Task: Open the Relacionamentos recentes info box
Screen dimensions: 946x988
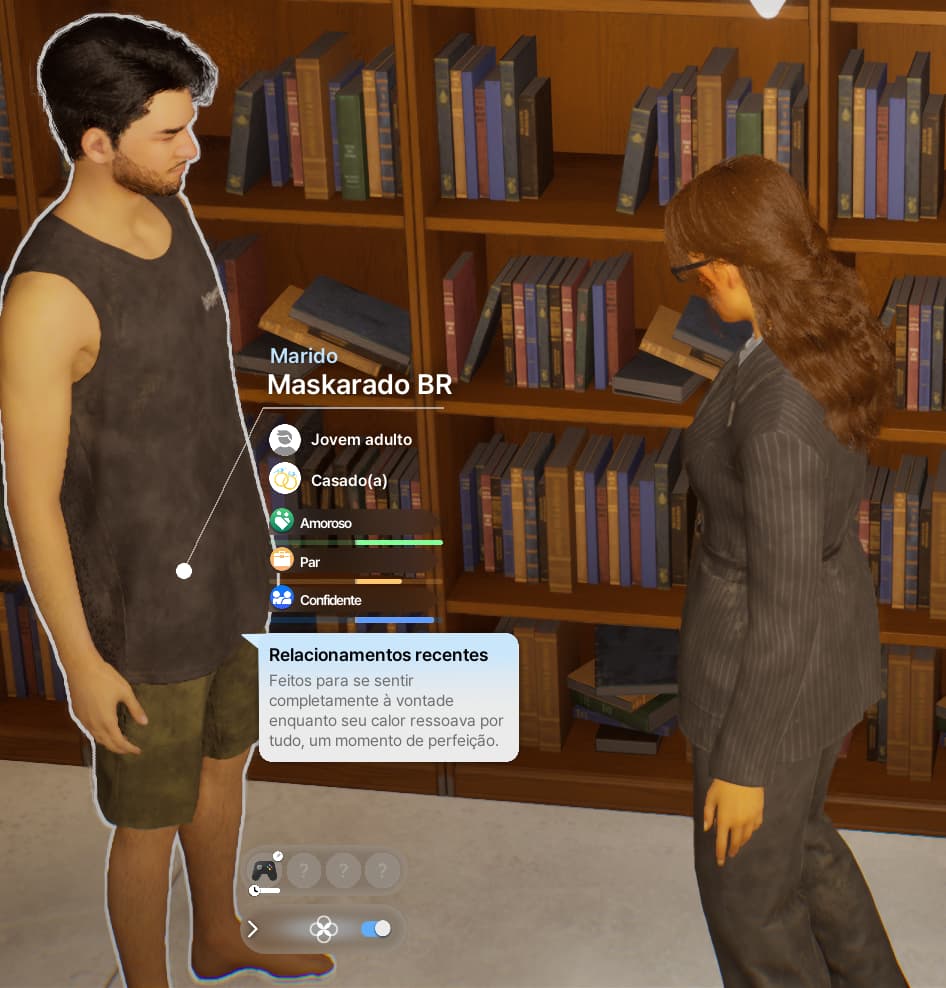Action: (x=388, y=698)
